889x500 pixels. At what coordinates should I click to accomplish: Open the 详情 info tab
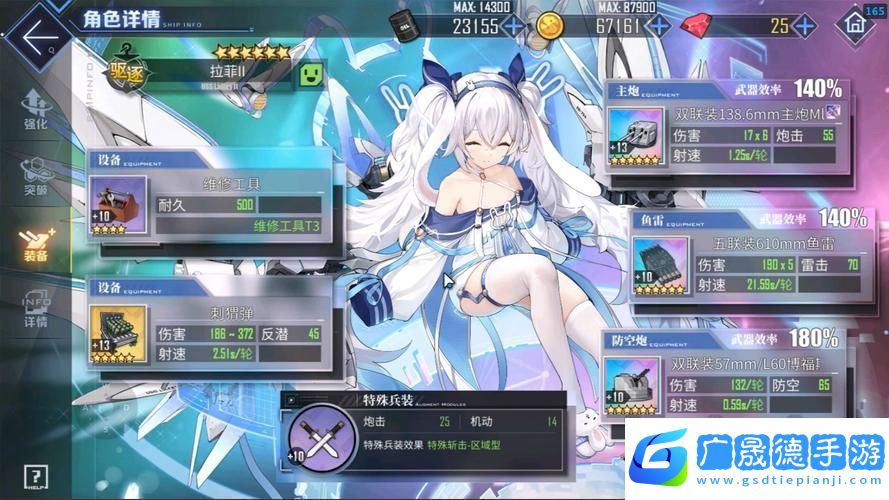pos(36,309)
